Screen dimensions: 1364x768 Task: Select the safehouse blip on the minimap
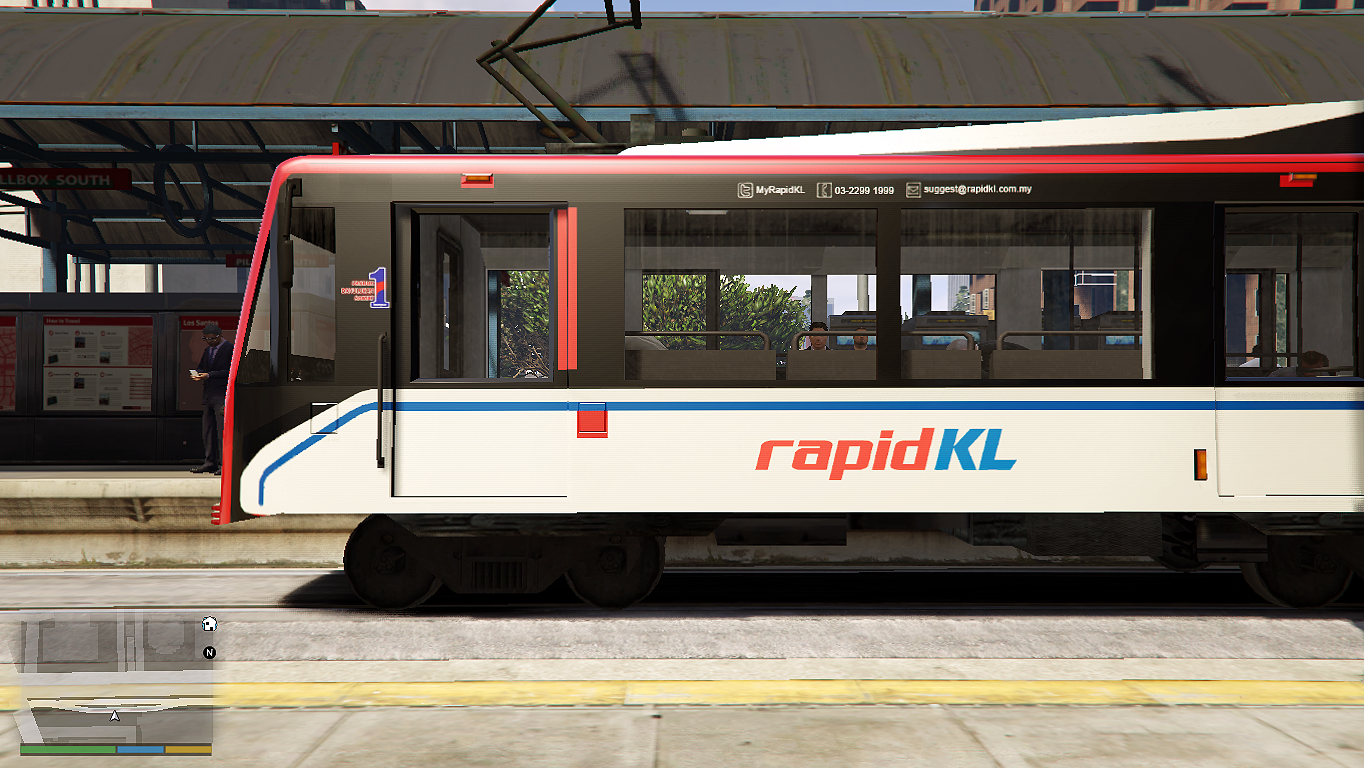(x=209, y=625)
